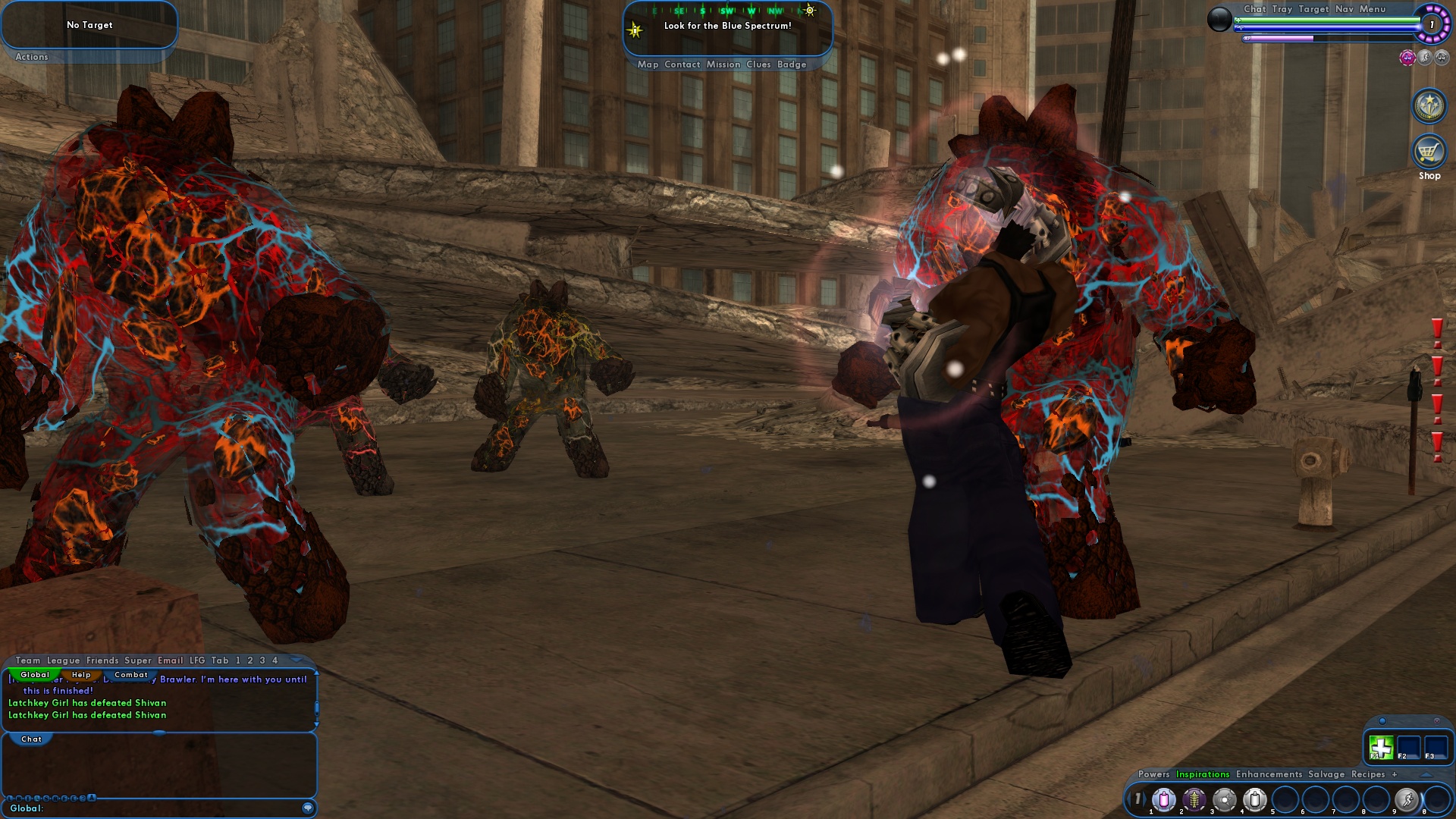1456x819 pixels.
Task: Select the Help chat tab
Action: [x=81, y=675]
